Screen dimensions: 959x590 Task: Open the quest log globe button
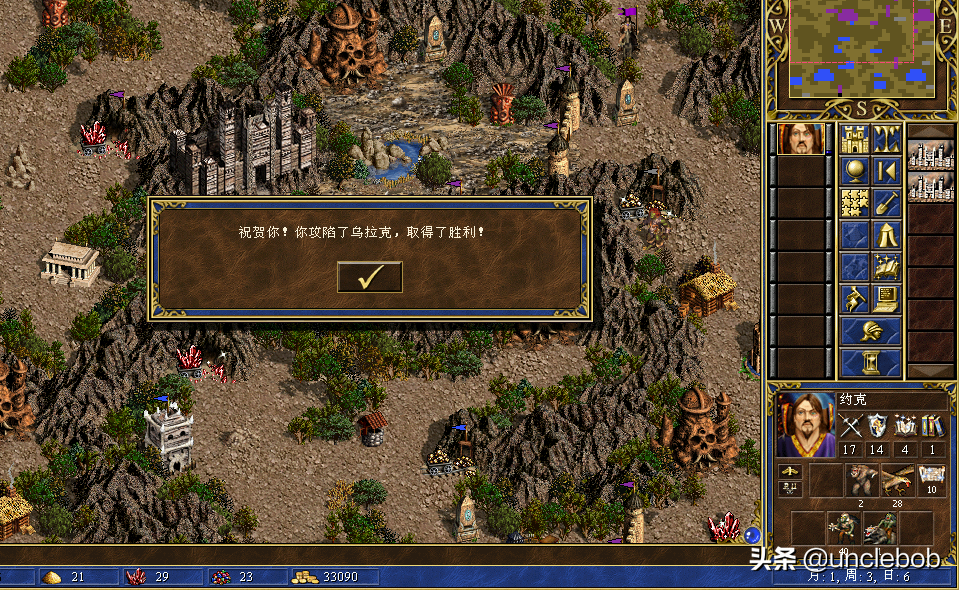point(853,171)
